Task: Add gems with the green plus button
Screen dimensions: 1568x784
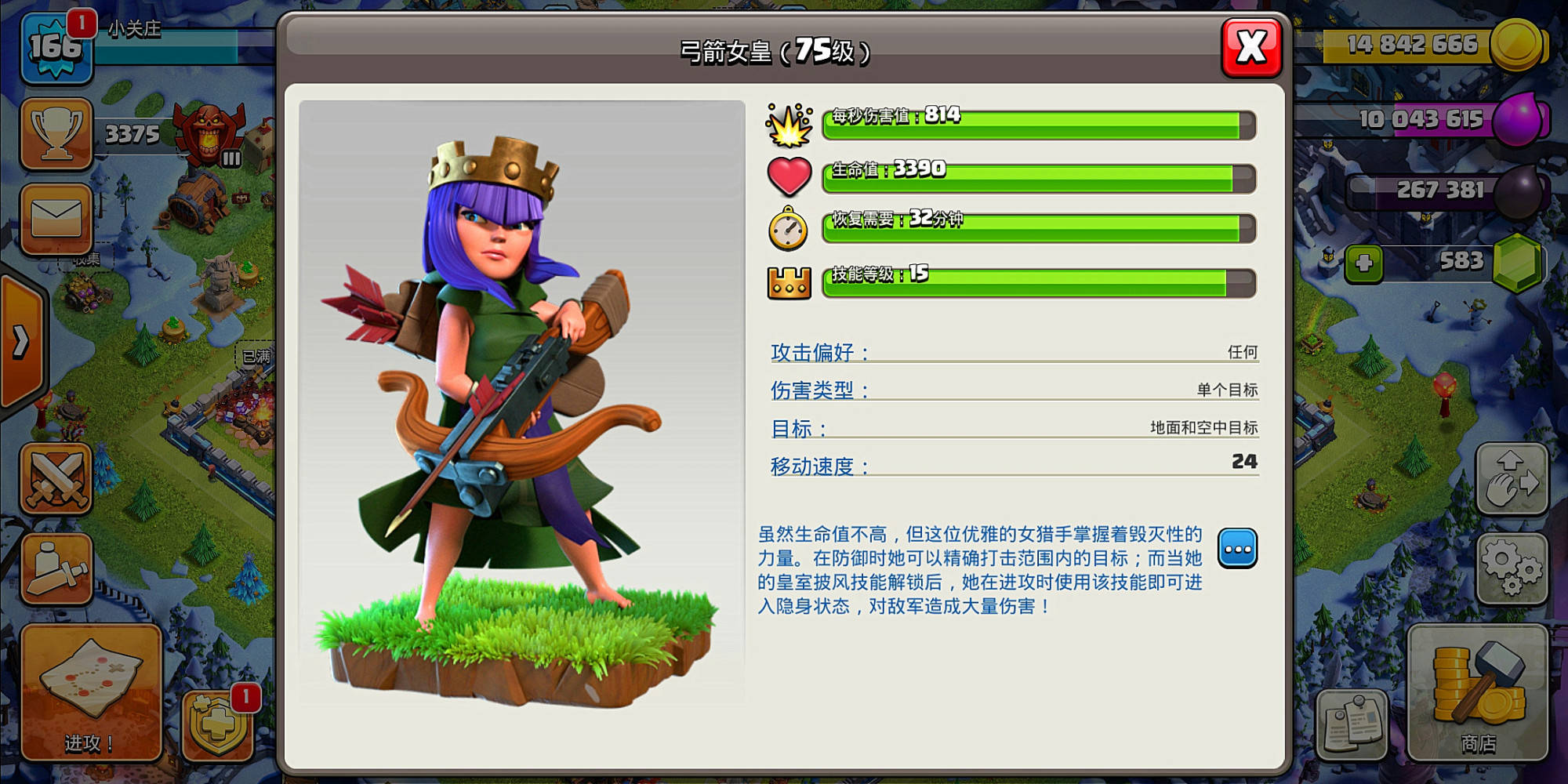Action: click(1363, 263)
